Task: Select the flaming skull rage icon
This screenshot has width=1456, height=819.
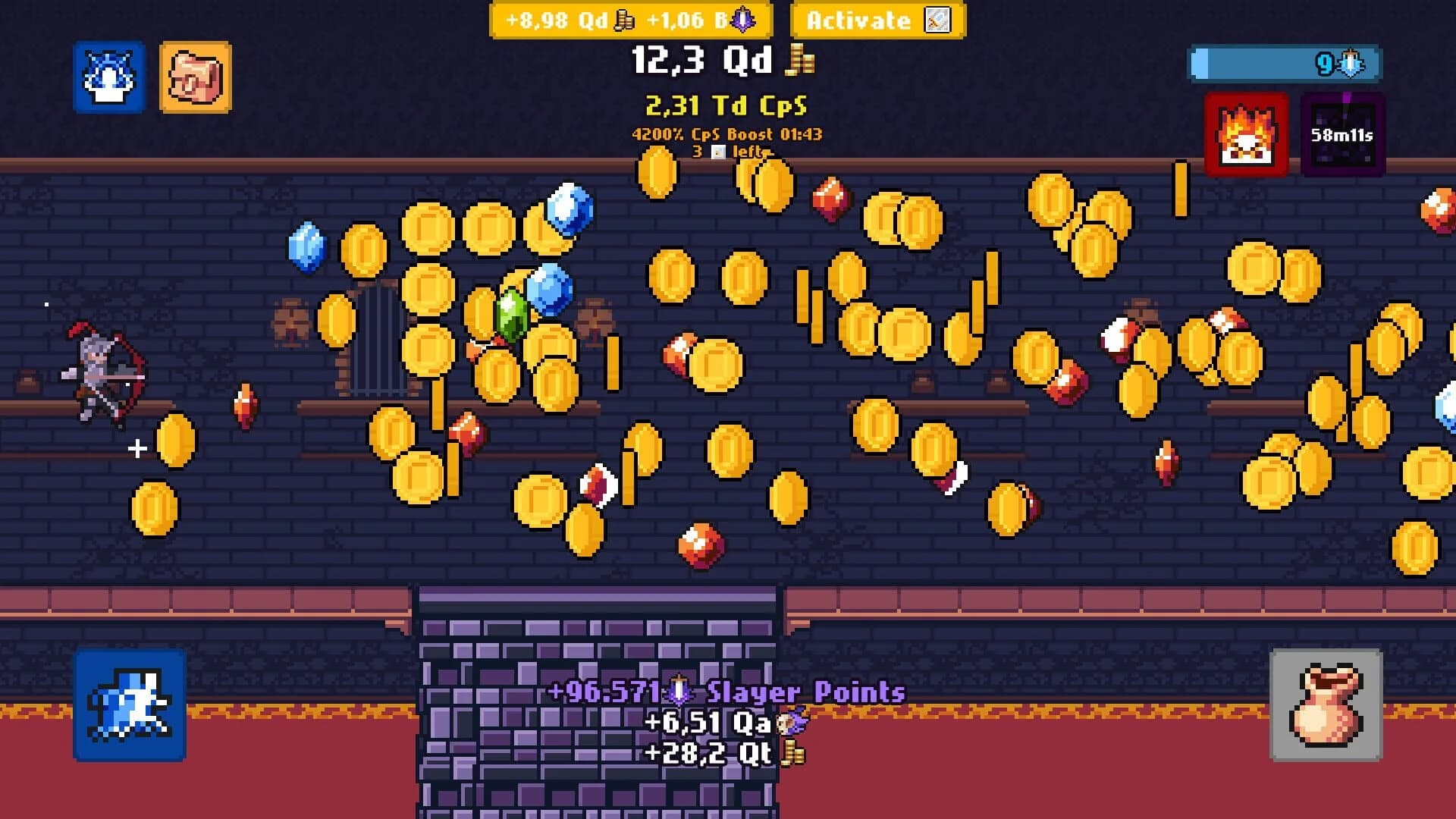Action: click(x=1246, y=131)
